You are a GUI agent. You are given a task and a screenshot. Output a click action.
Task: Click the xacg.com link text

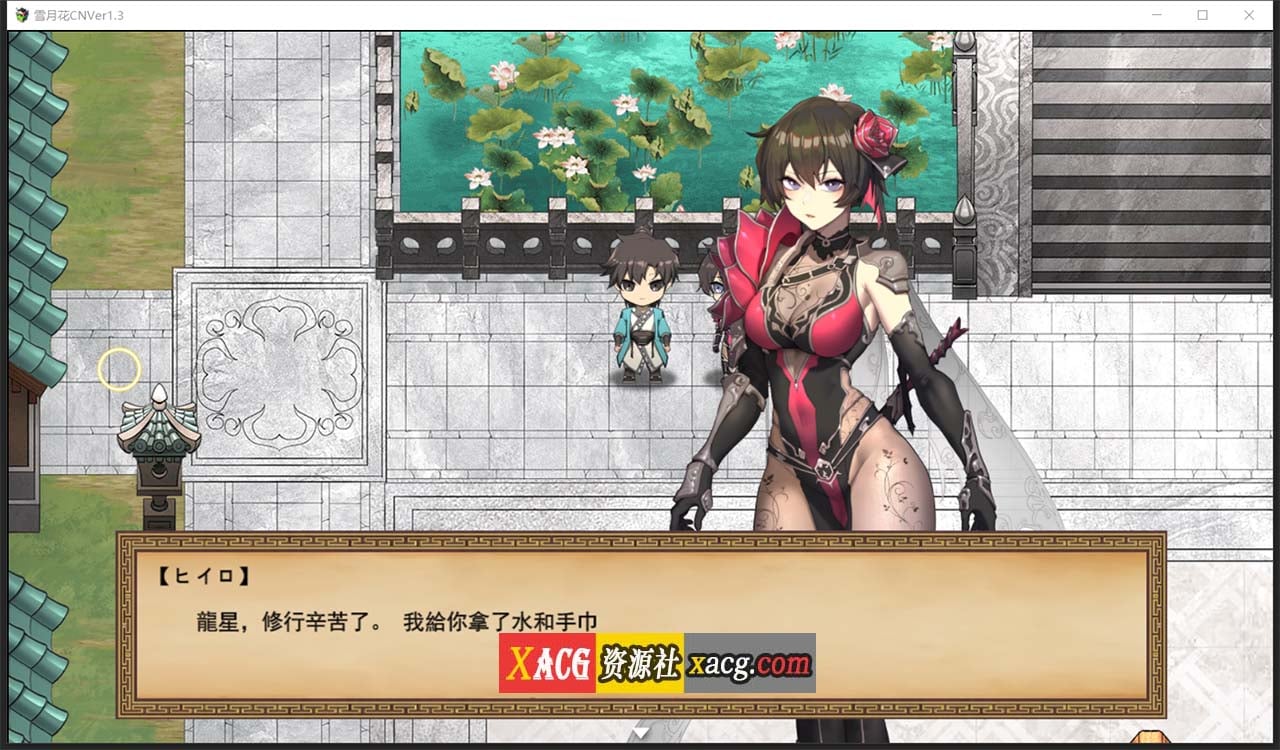pyautogui.click(x=752, y=662)
